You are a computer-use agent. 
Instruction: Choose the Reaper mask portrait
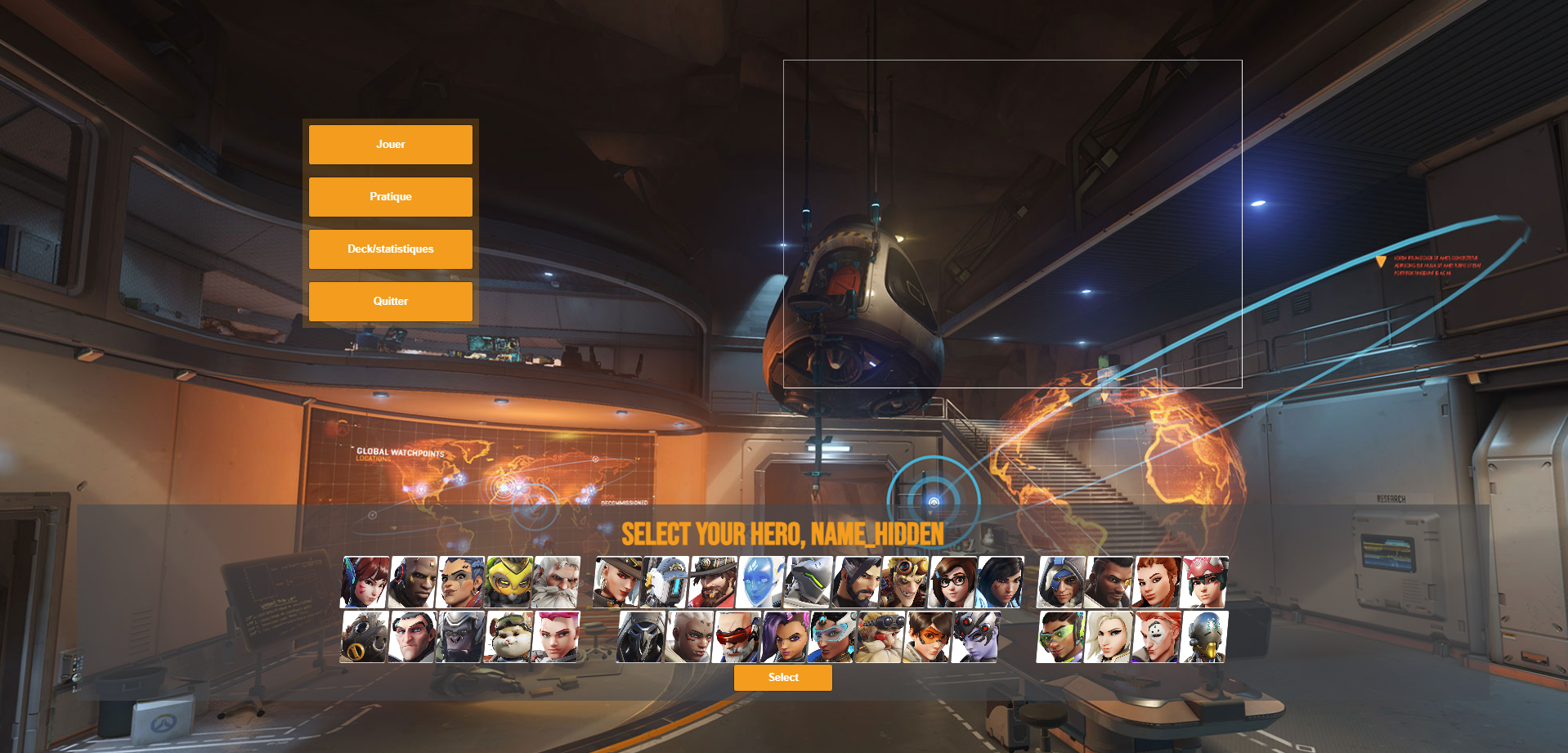coord(641,637)
